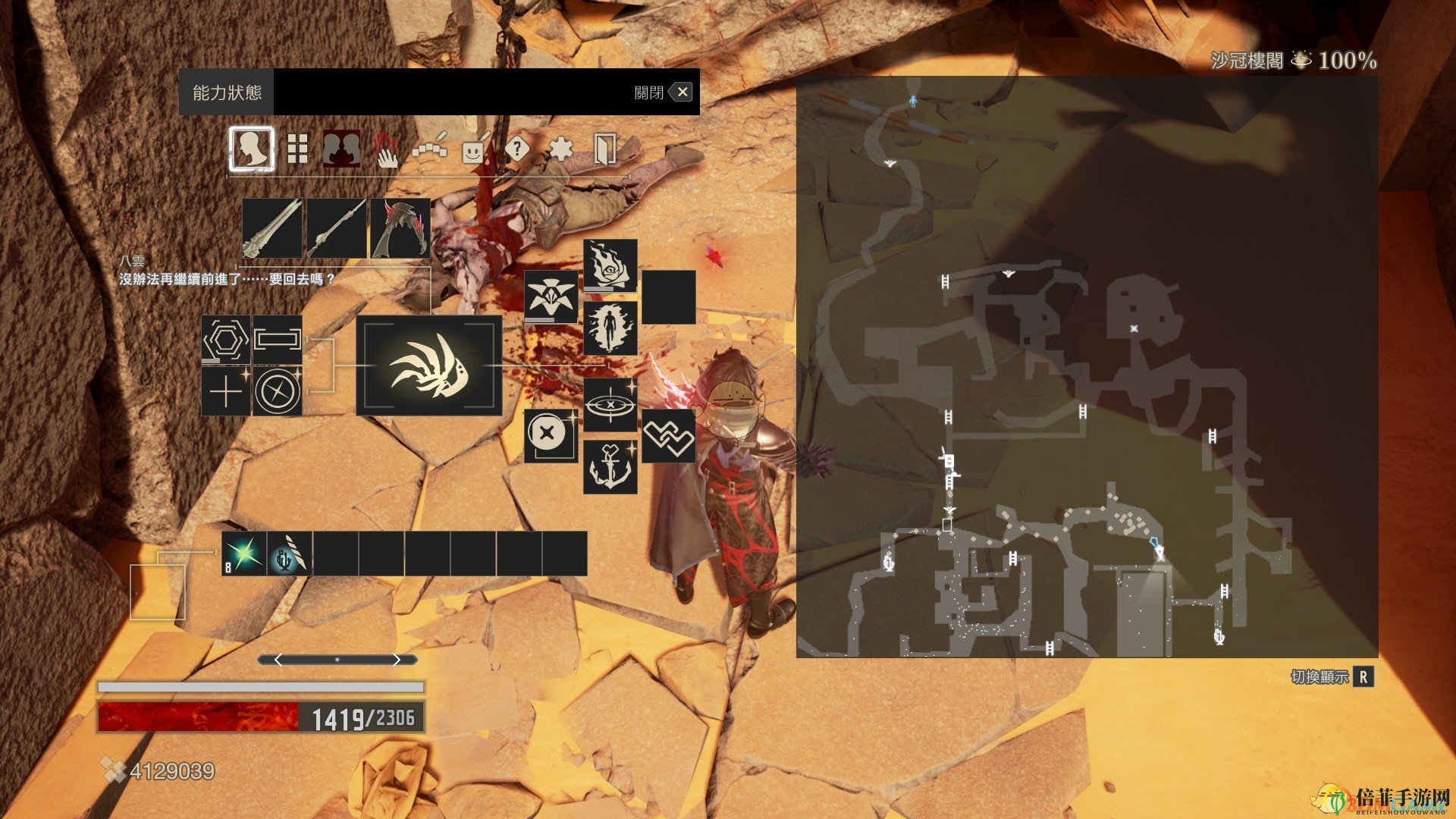Image resolution: width=1456 pixels, height=819 pixels.
Task: Switch to the grid inventory tab
Action: pos(297,149)
